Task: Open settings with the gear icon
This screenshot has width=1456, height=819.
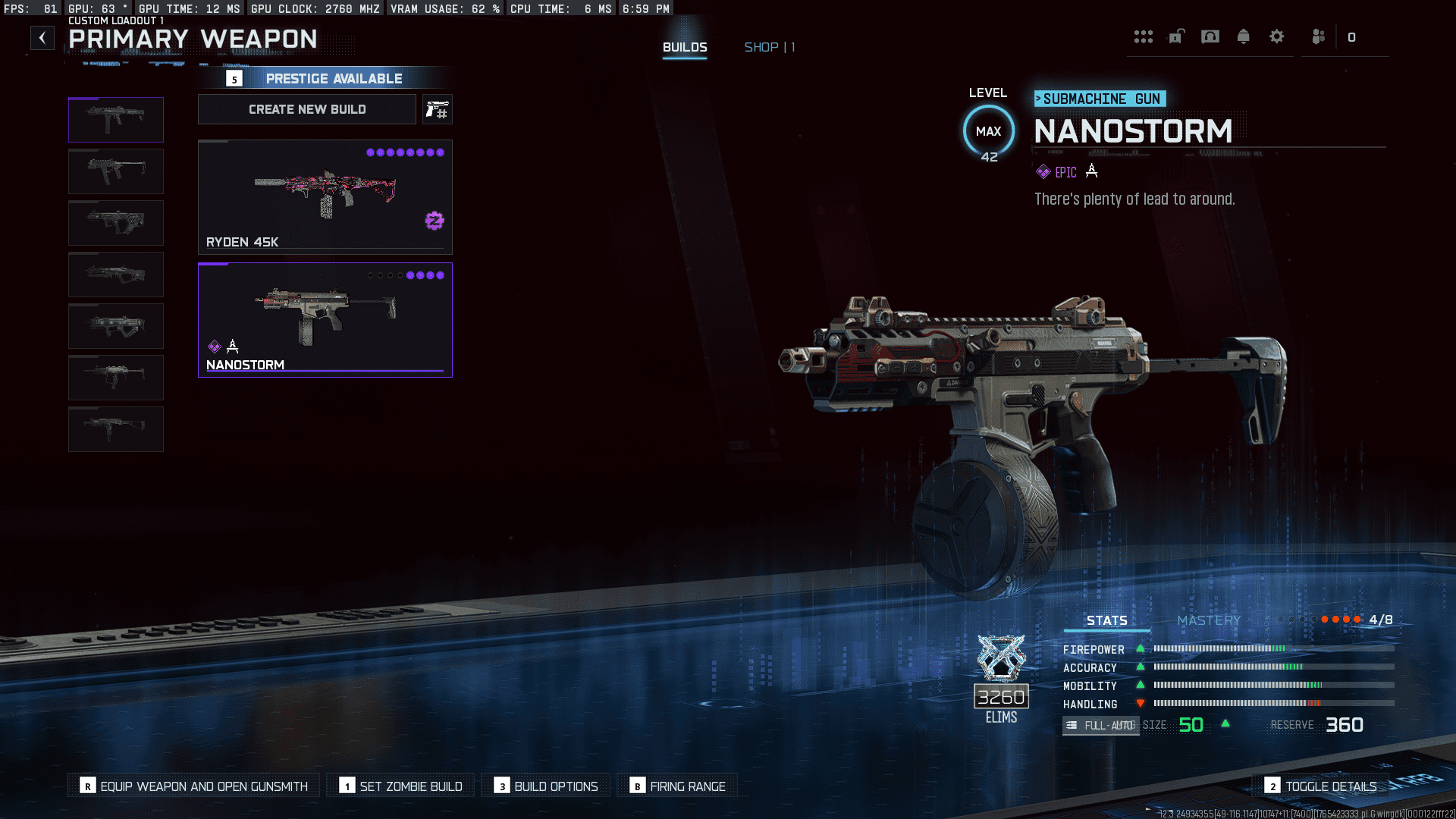Action: 1277,37
